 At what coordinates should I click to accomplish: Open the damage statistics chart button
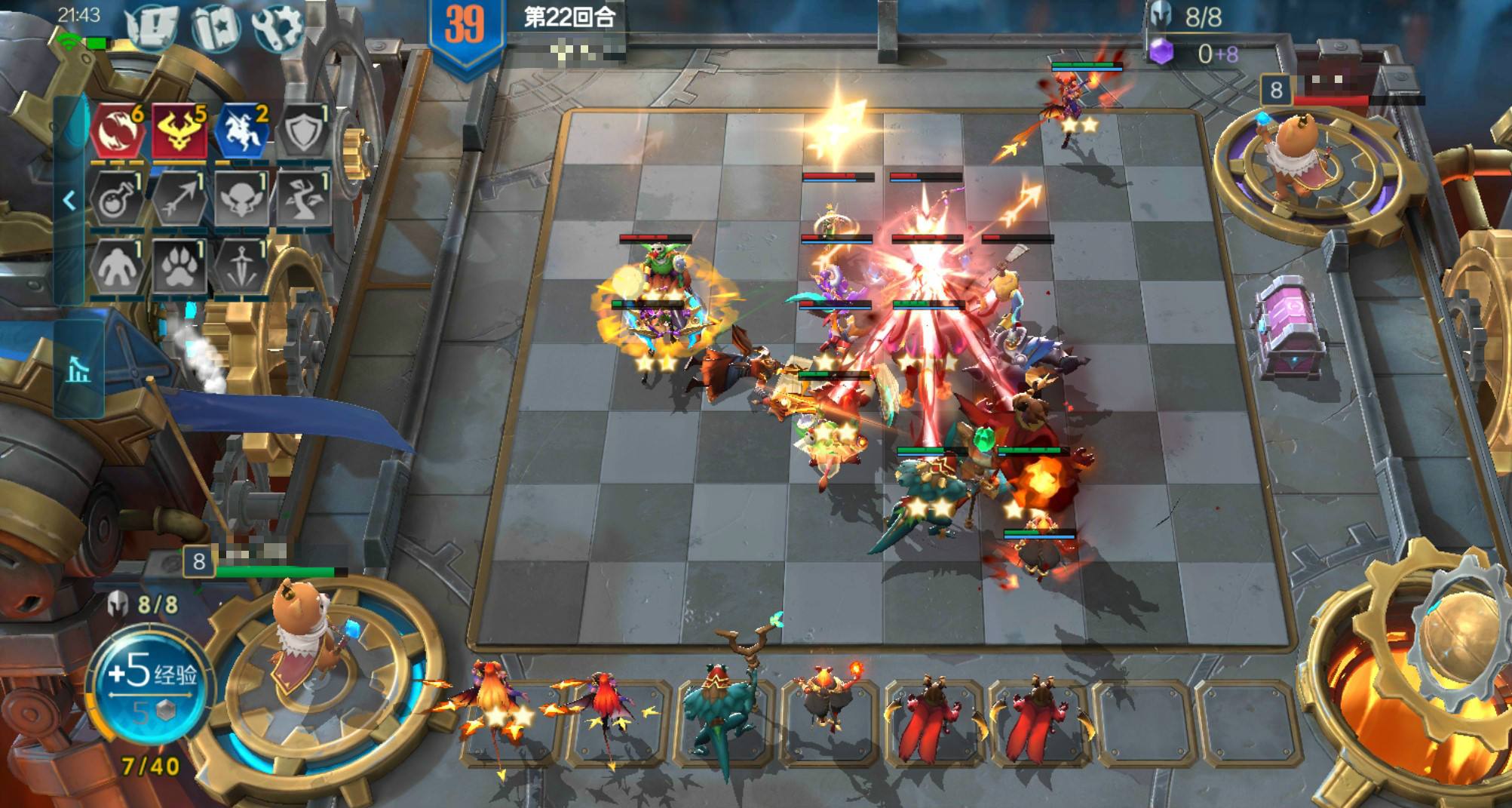click(x=78, y=370)
